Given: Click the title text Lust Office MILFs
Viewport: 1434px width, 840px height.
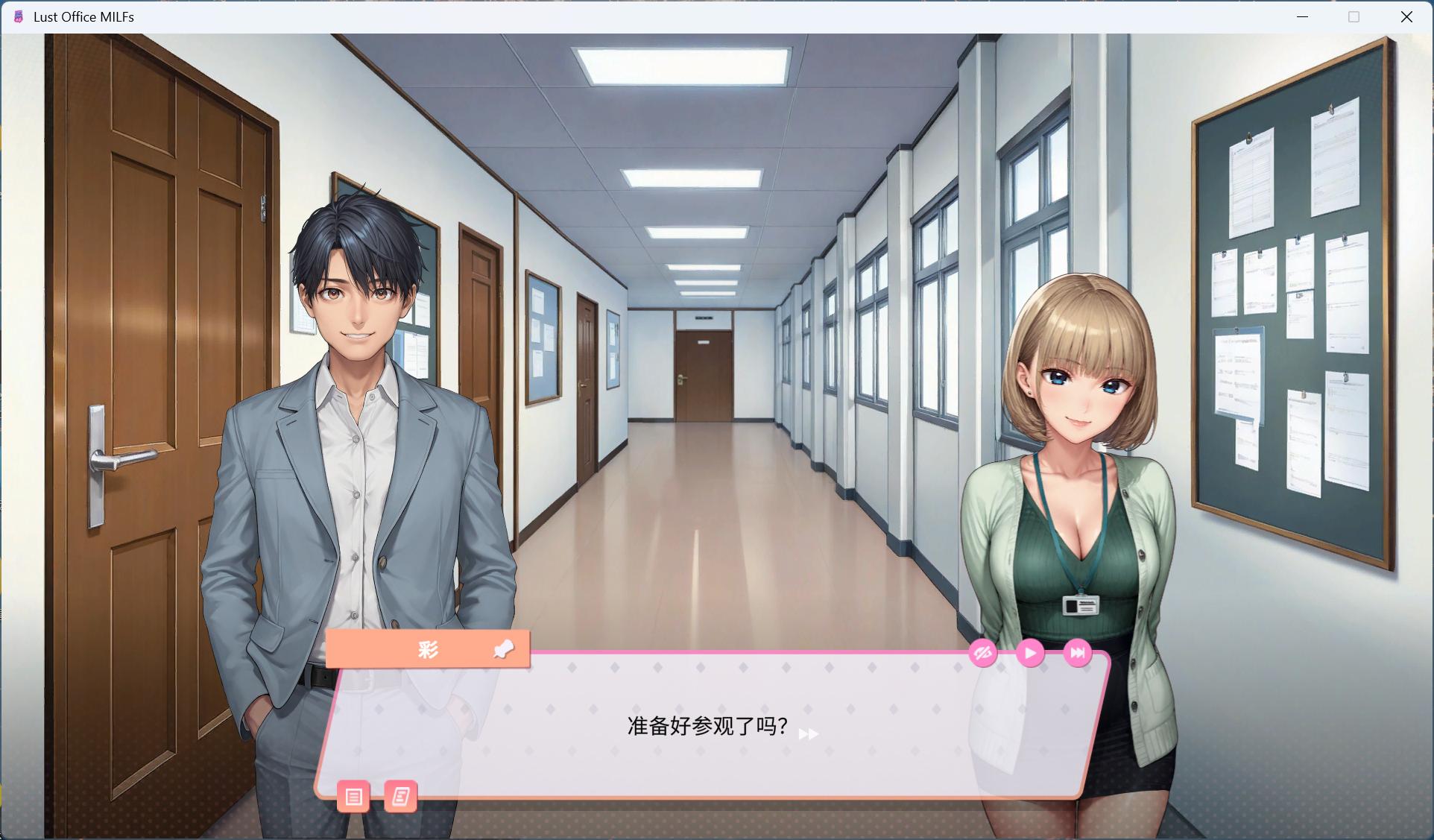Looking at the screenshot, I should click(x=83, y=16).
